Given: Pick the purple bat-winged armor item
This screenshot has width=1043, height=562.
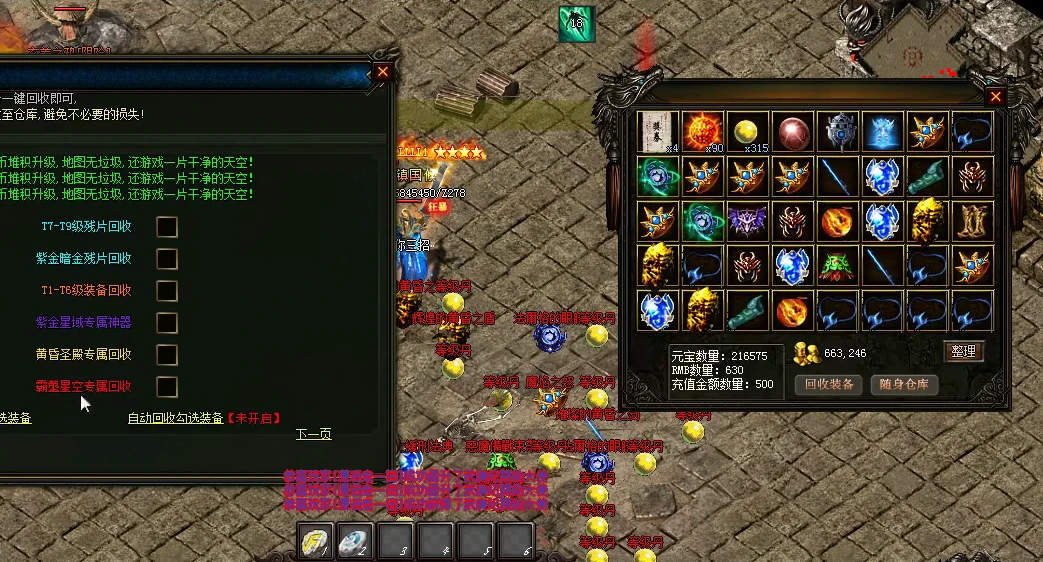Looking at the screenshot, I should pos(749,221).
